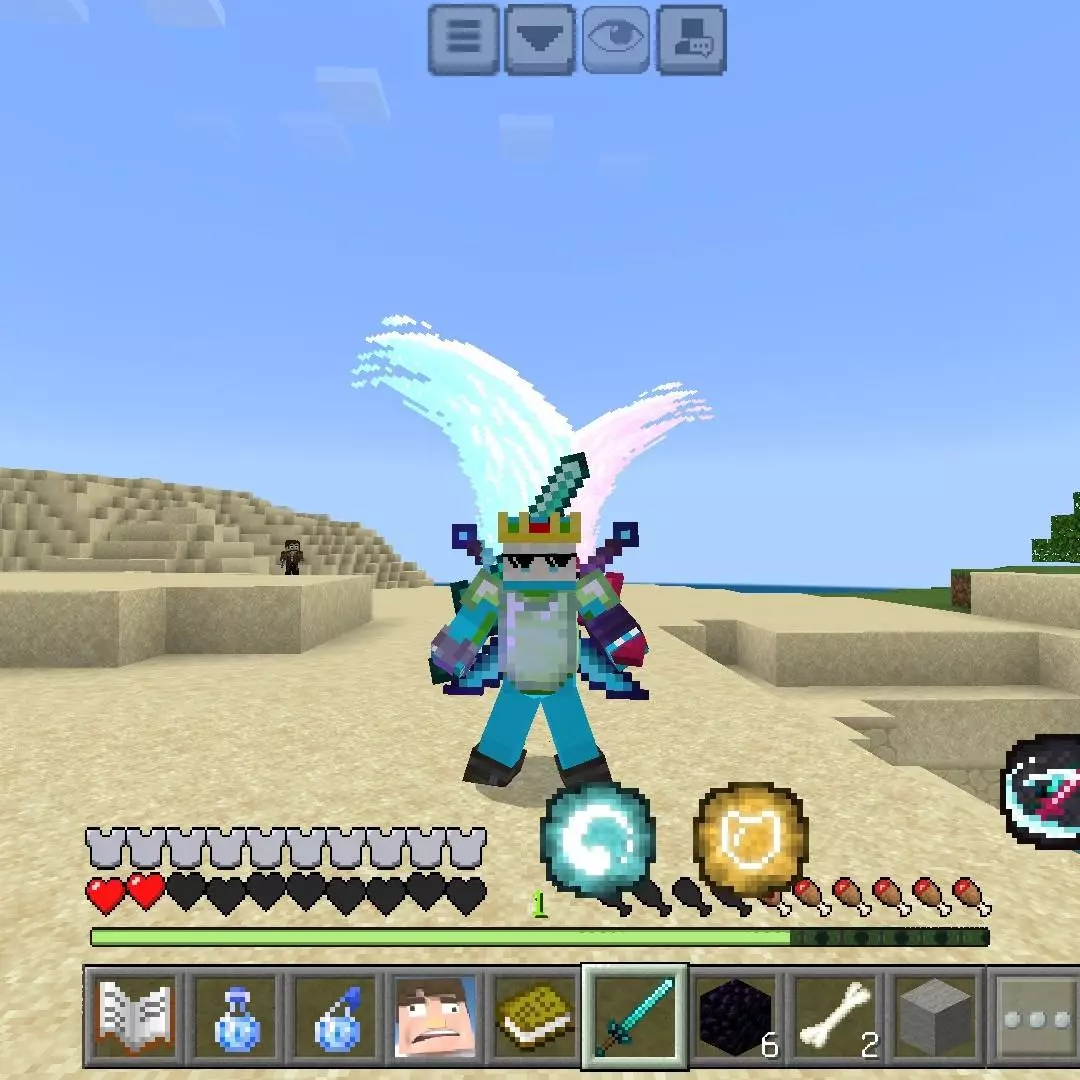This screenshot has width=1080, height=1080.
Task: Open the pause menu with the three-line button
Action: [x=464, y=39]
